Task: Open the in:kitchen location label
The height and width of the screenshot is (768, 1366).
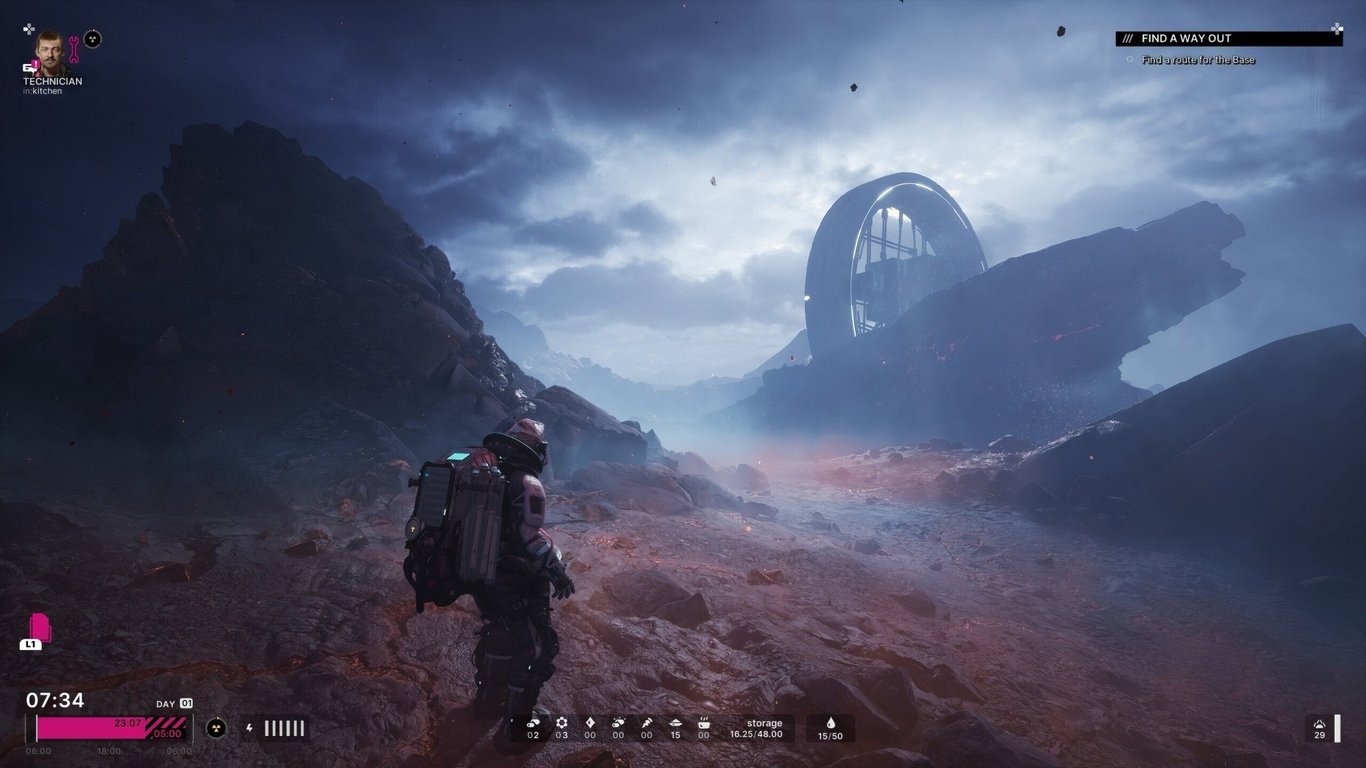Action: (x=42, y=89)
